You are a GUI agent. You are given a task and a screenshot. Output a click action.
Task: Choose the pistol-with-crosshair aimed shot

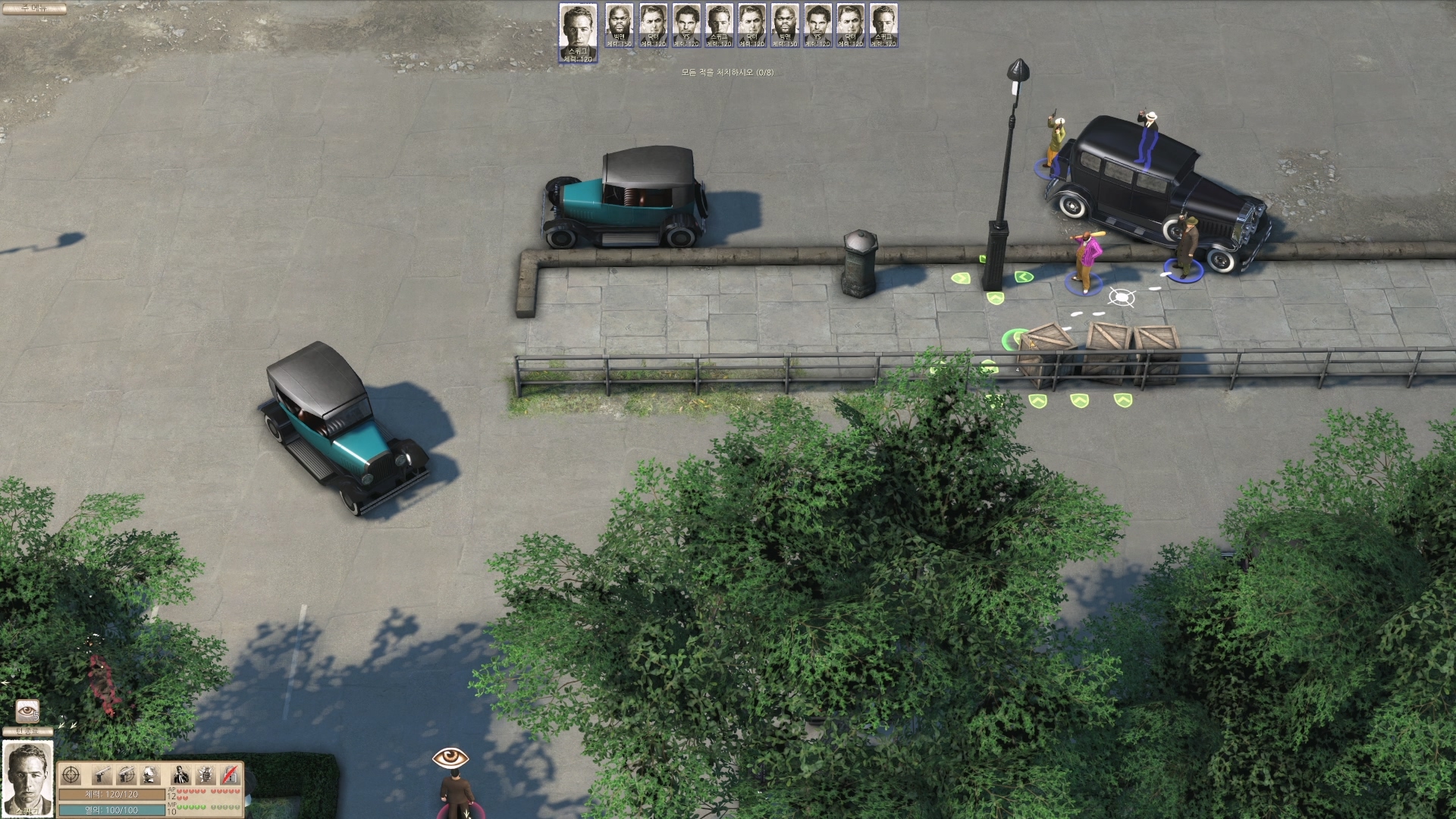tap(126, 775)
